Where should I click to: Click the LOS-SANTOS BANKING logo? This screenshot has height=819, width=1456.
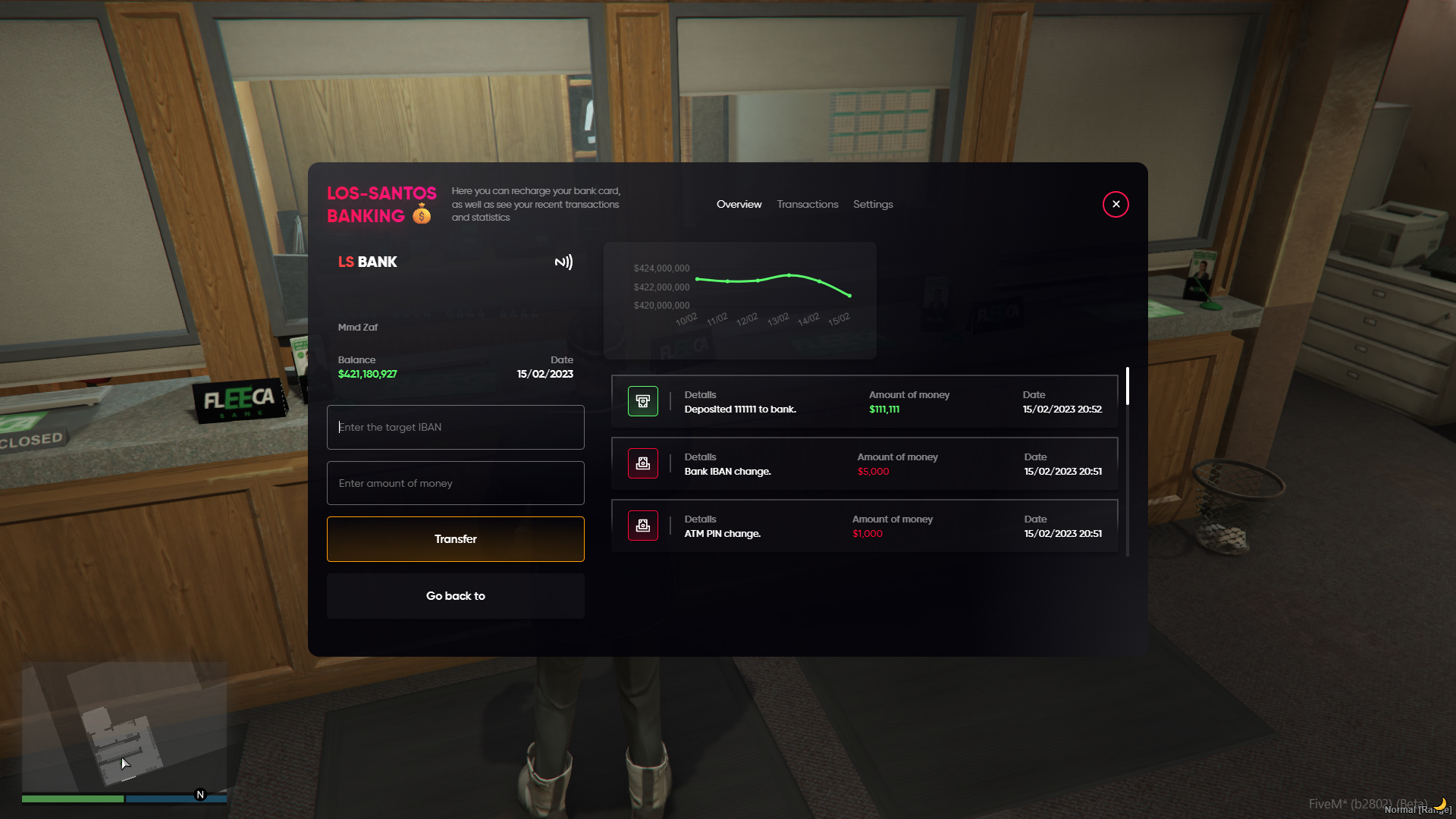(x=381, y=204)
